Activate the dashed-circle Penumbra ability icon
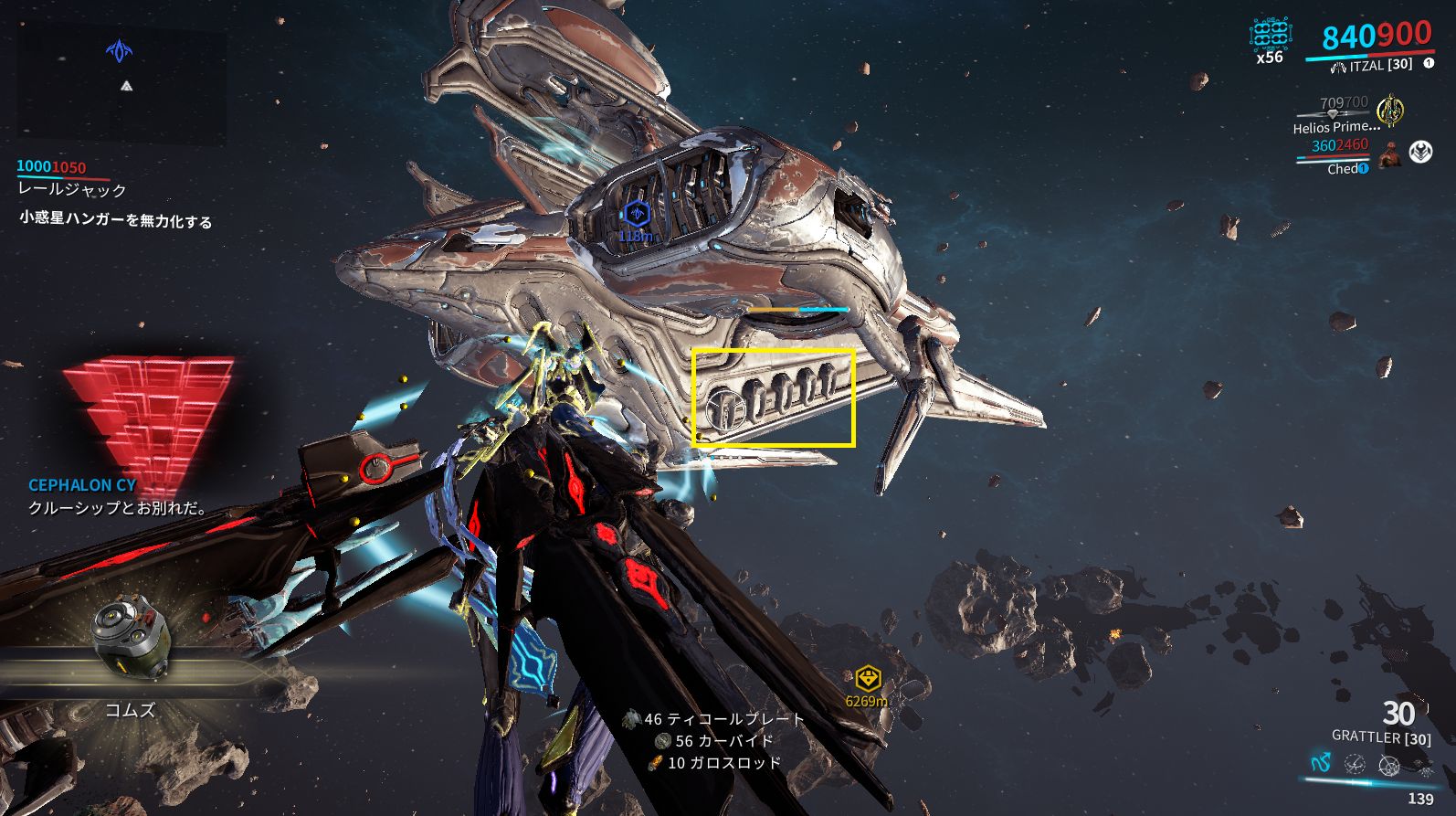Image resolution: width=1456 pixels, height=816 pixels. point(1355,763)
